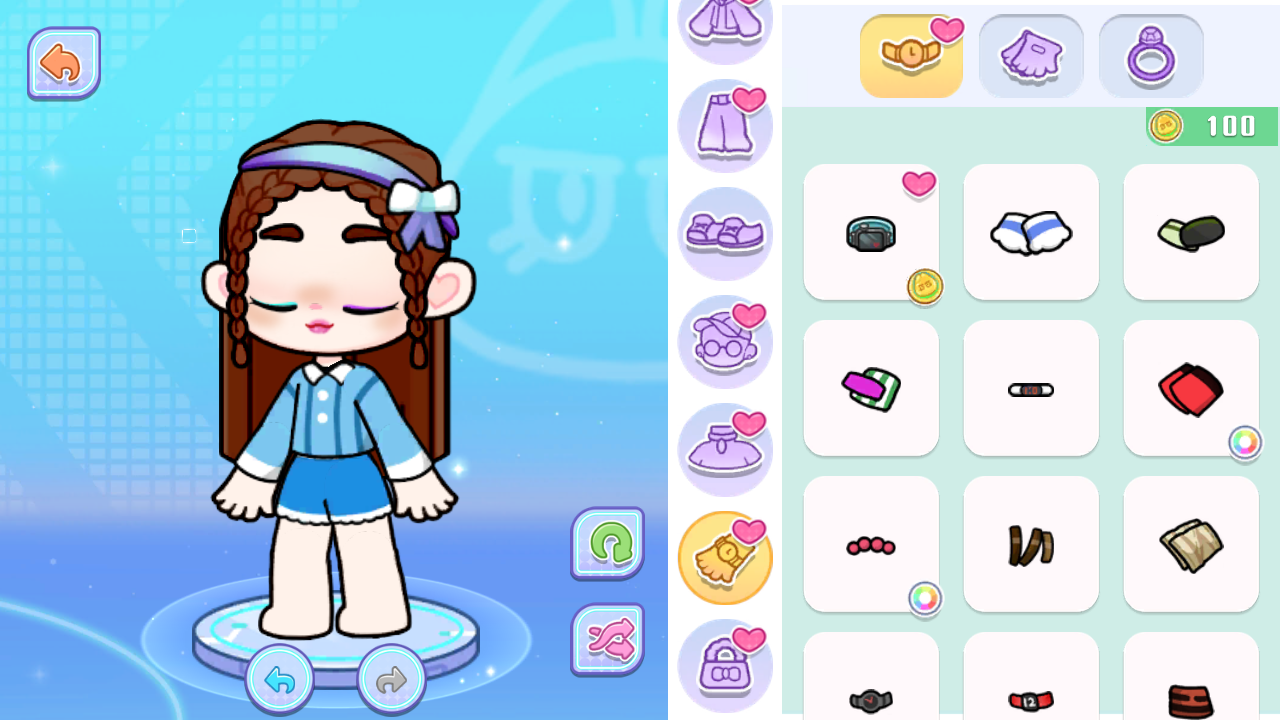Open the pants clothing category
The width and height of the screenshot is (1280, 720).
725,125
